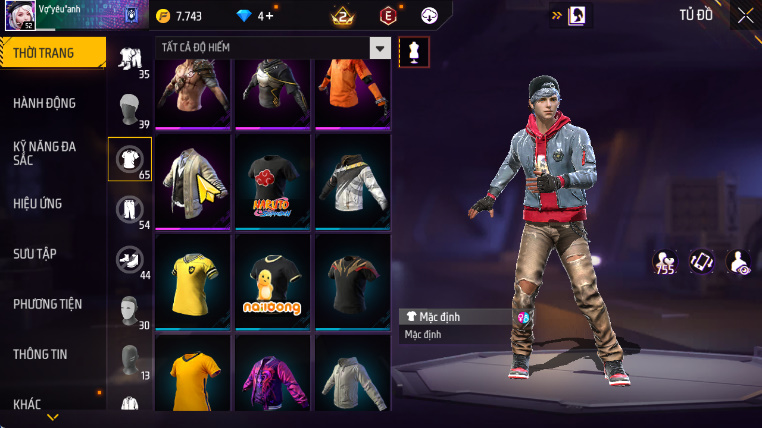
Task: Switch to the shoes category icon
Action: click(x=129, y=258)
